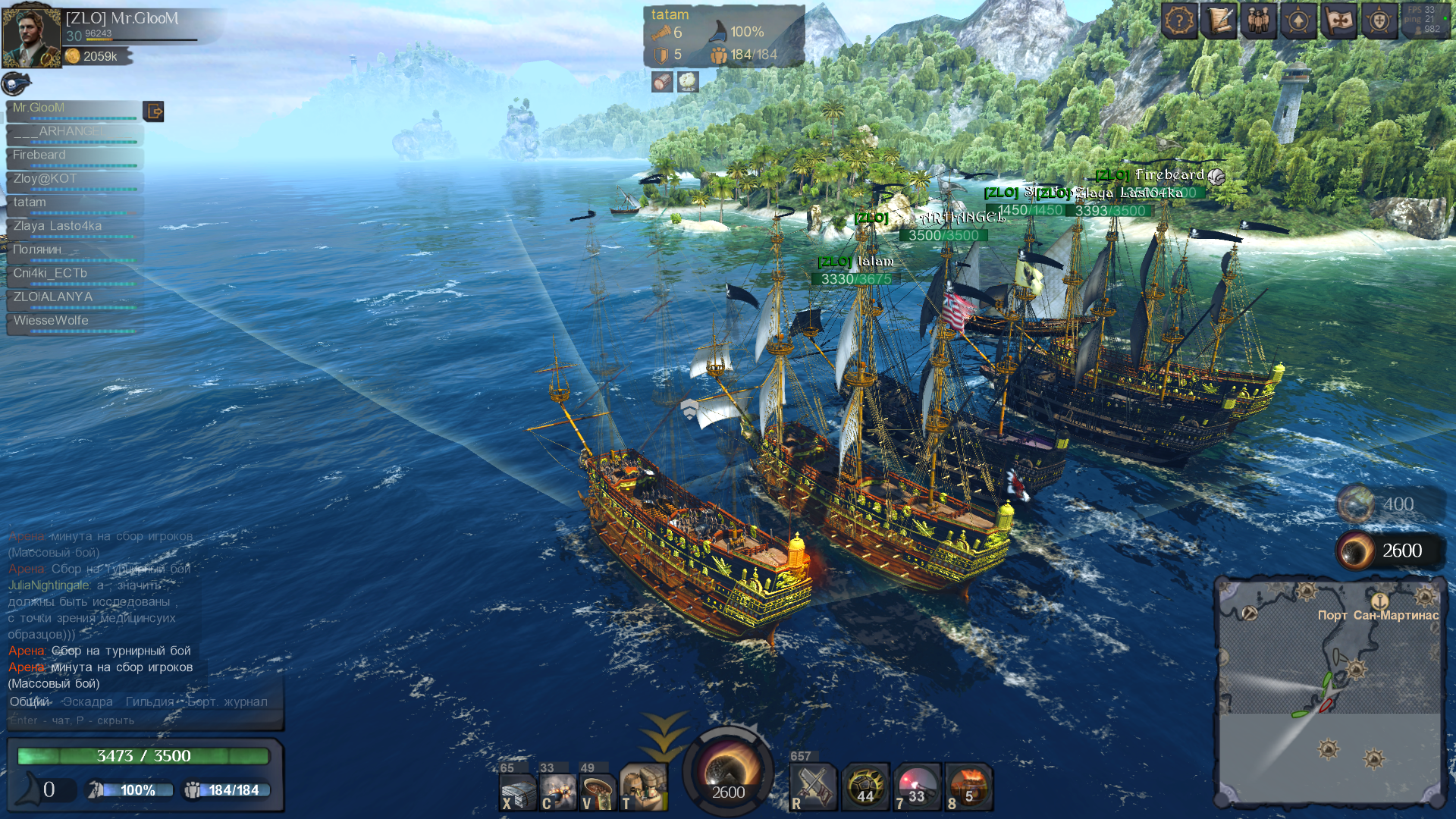Open the flag with cross icon
The width and height of the screenshot is (1456, 819).
1338,21
